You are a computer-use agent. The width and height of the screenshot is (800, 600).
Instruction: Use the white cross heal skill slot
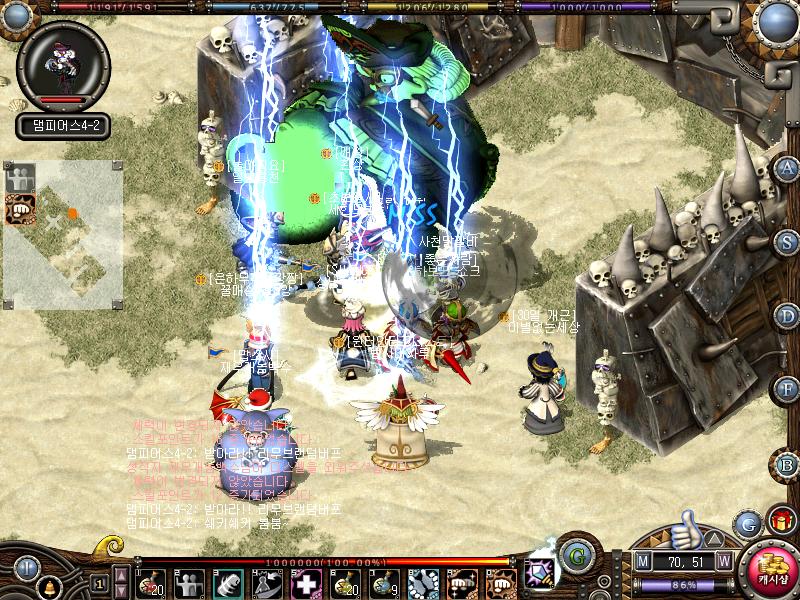[x=306, y=582]
